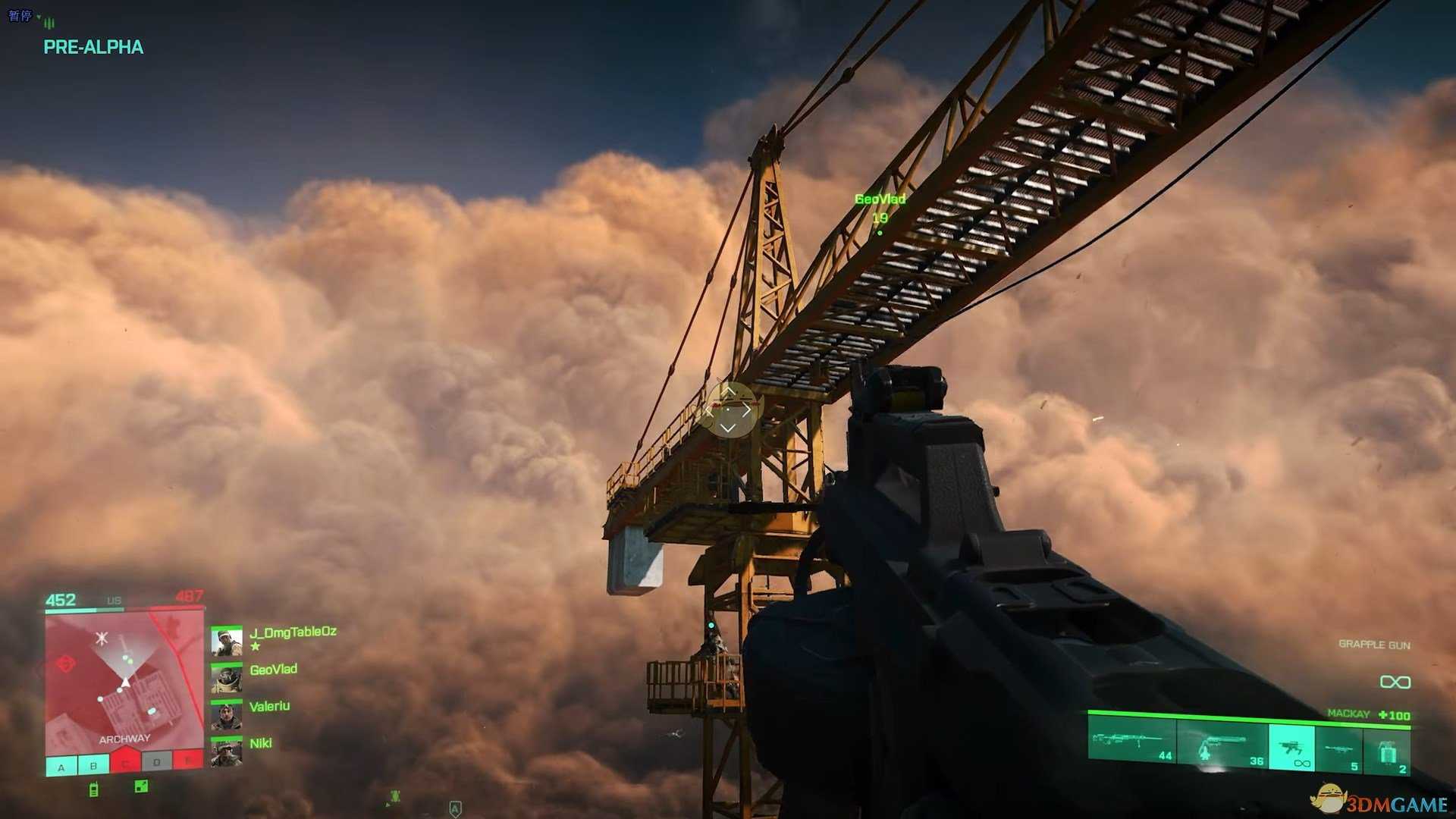Click squad member Niki portrait
The height and width of the screenshot is (819, 1456).
[226, 752]
